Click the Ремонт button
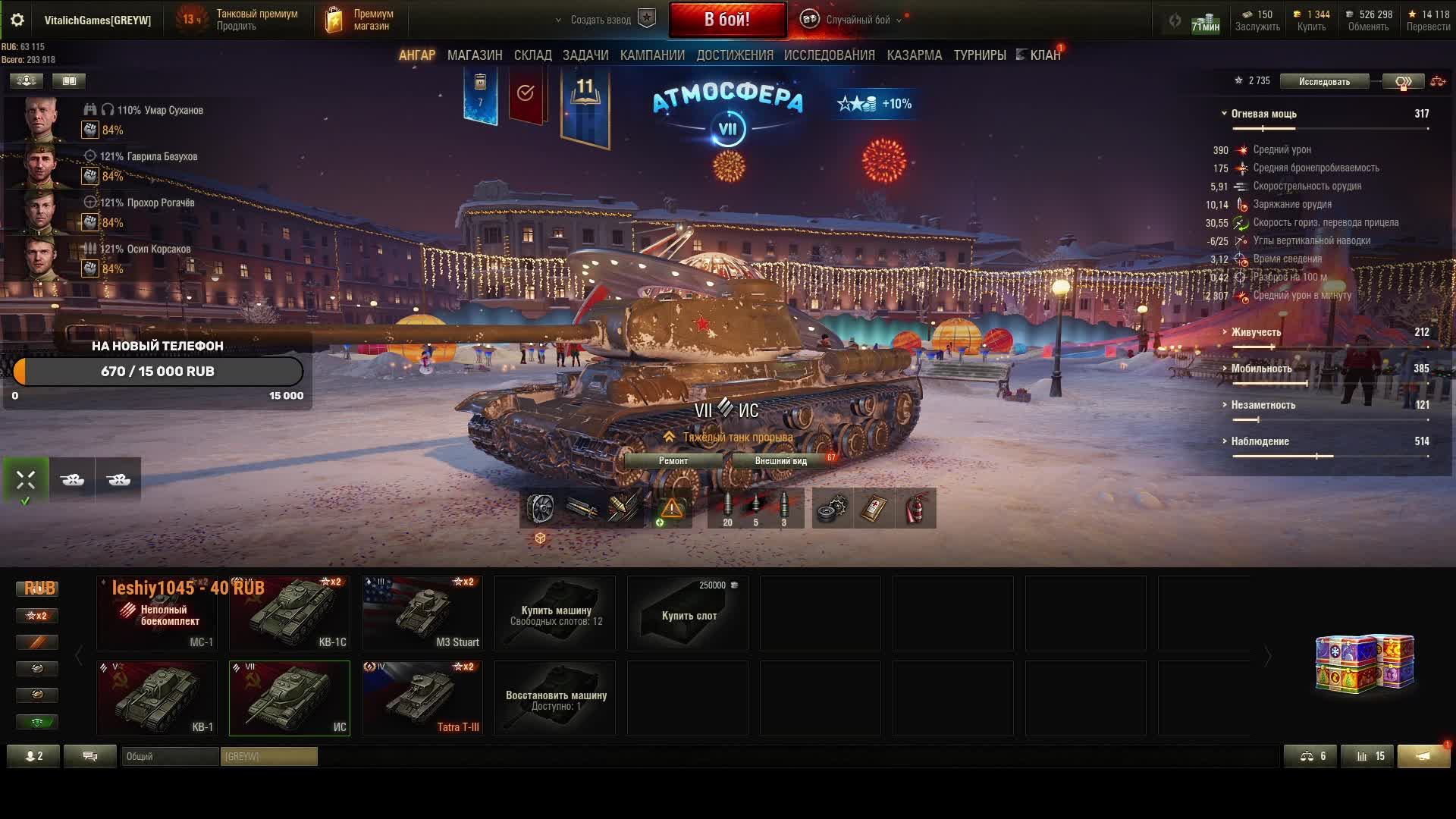 [673, 460]
